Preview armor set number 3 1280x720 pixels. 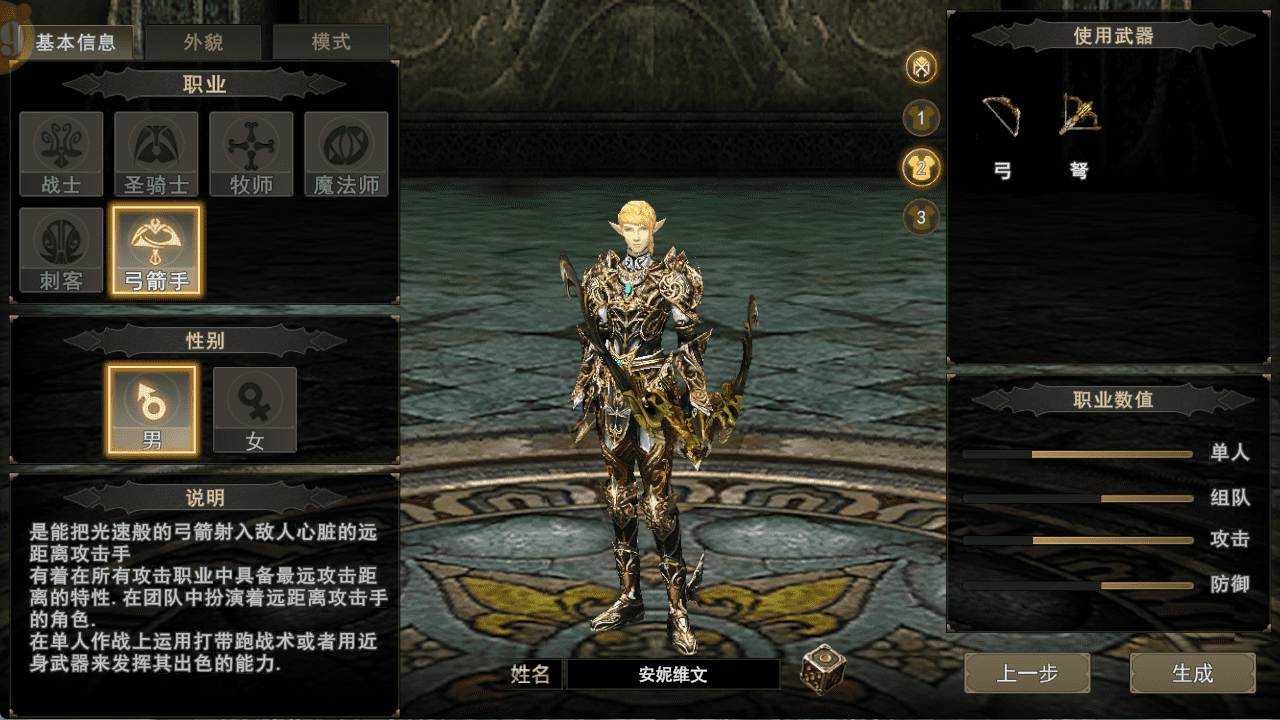point(921,216)
